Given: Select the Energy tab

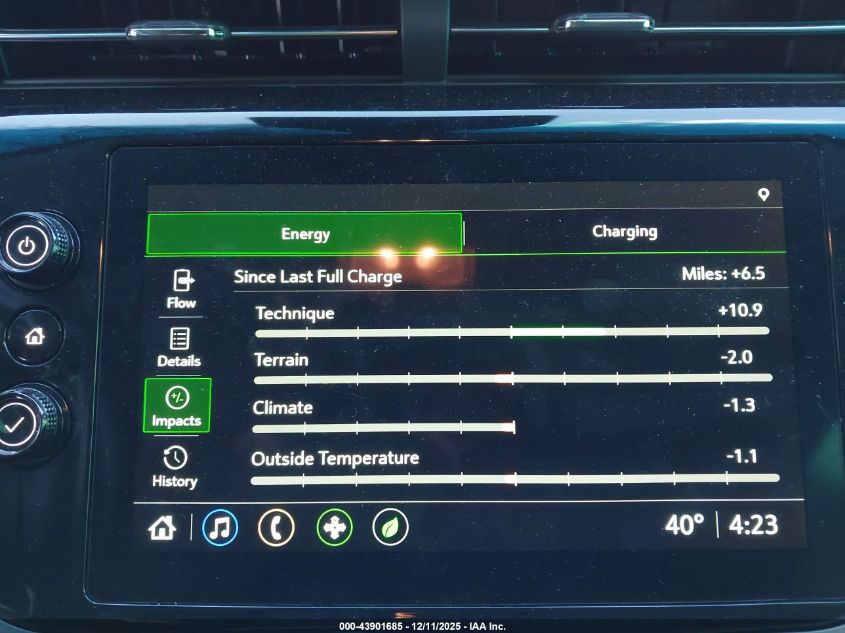Looking at the screenshot, I should click(x=305, y=234).
